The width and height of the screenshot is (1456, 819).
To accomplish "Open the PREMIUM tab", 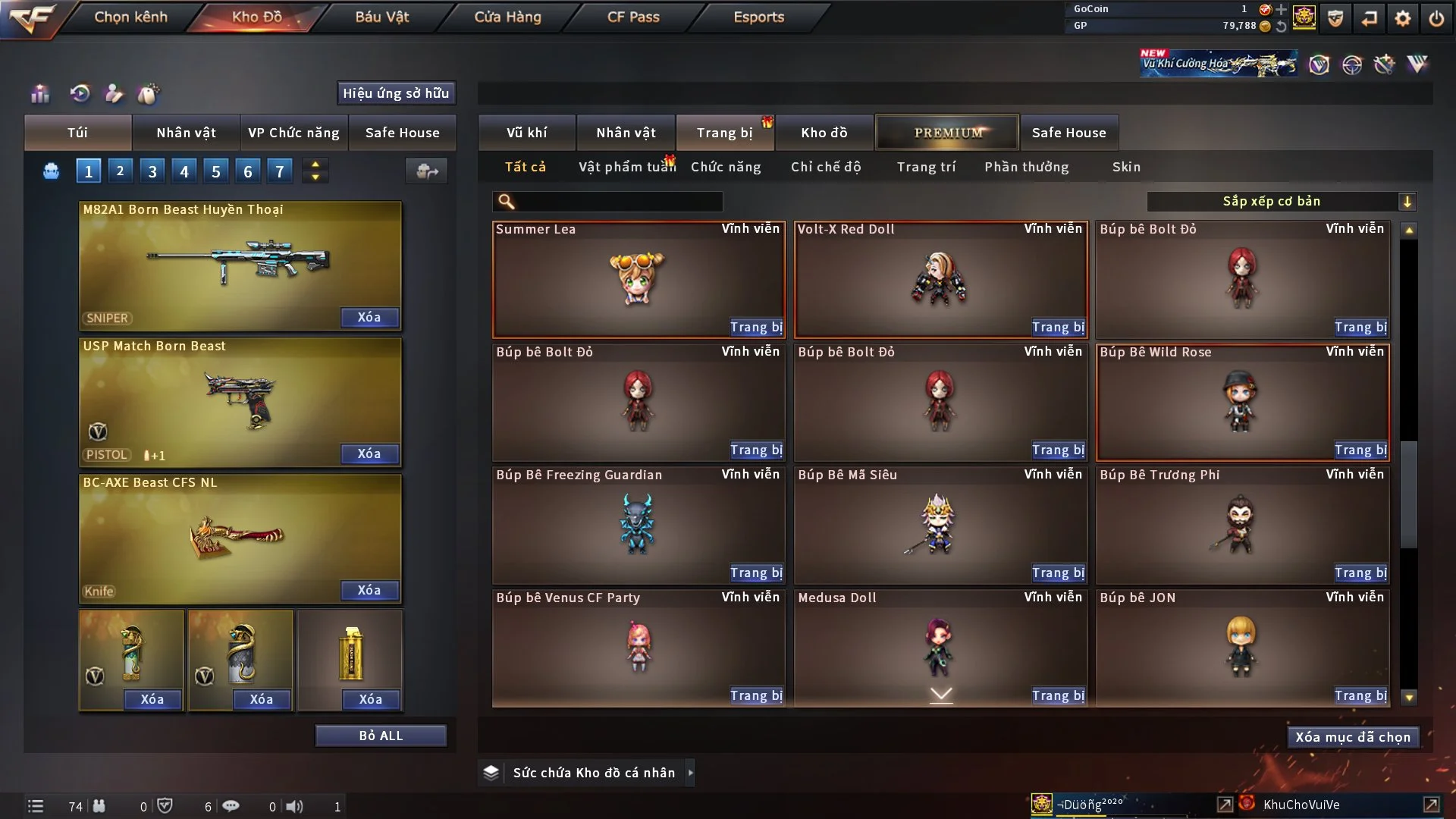I will [947, 133].
